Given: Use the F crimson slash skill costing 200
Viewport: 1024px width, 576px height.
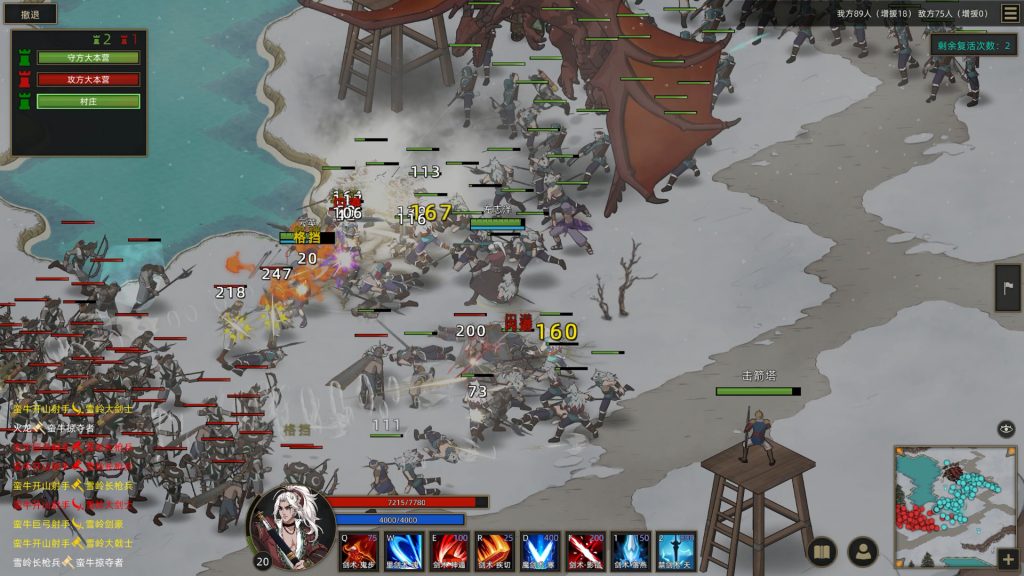Looking at the screenshot, I should pyautogui.click(x=586, y=551).
